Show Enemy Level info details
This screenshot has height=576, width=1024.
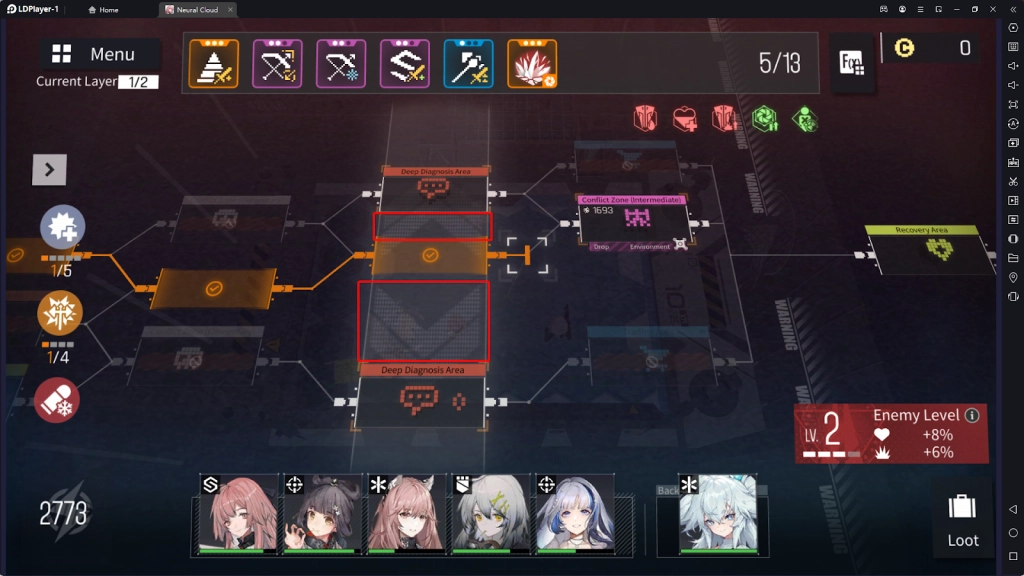click(x=970, y=415)
